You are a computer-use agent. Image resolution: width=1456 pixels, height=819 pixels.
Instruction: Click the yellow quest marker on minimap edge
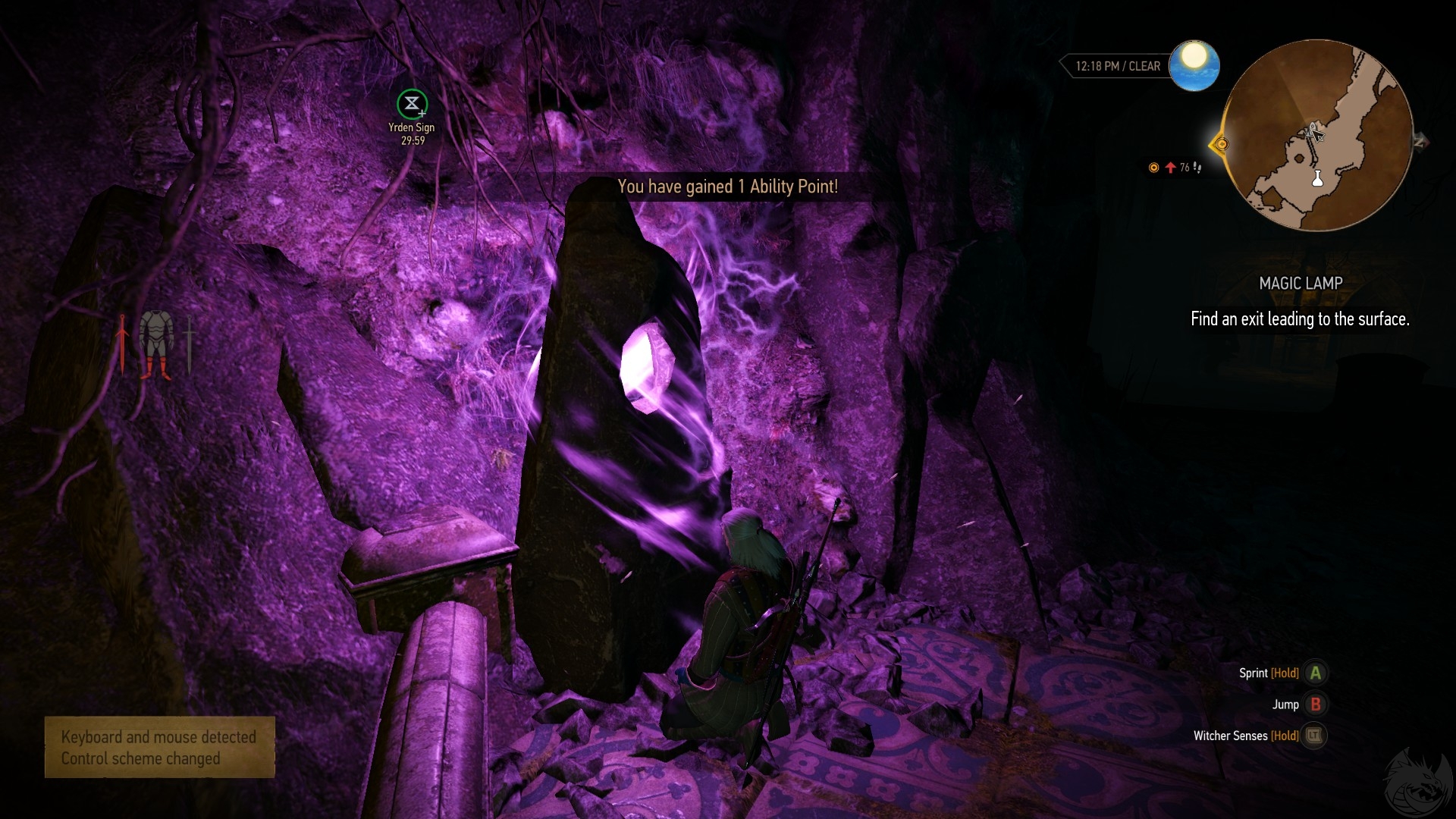point(1220,144)
